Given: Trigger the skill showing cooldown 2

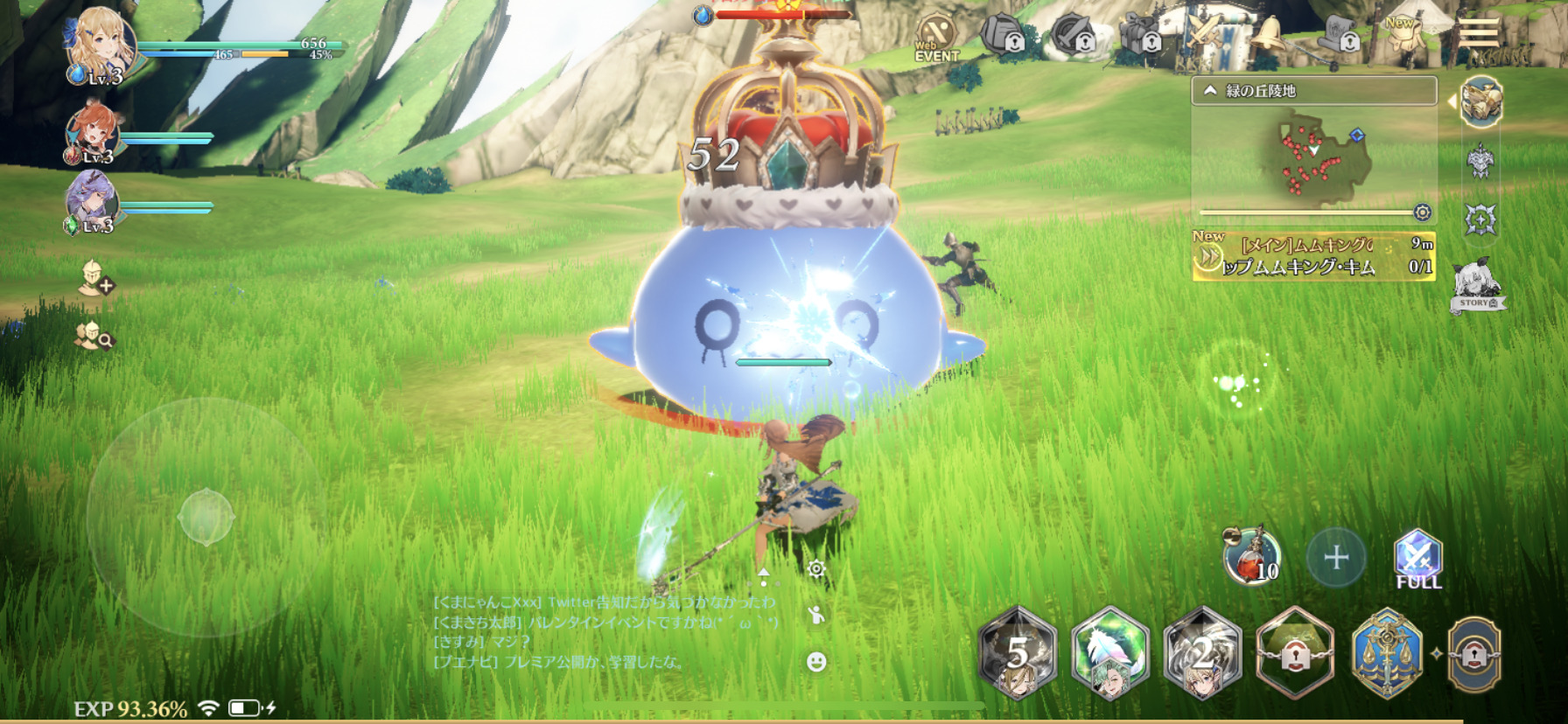Looking at the screenshot, I should point(1203,652).
